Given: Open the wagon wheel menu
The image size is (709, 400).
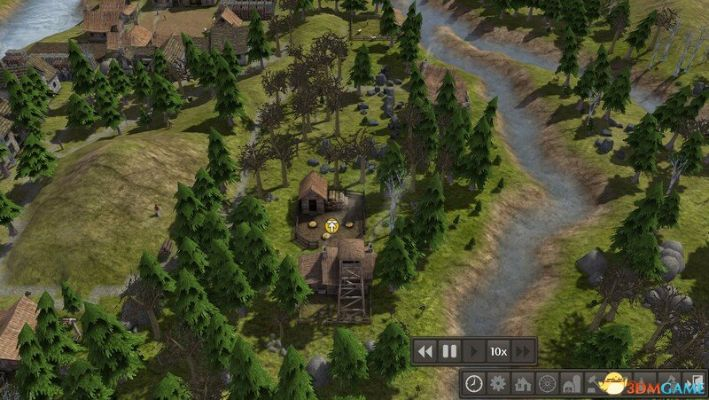Looking at the screenshot, I should click(546, 383).
